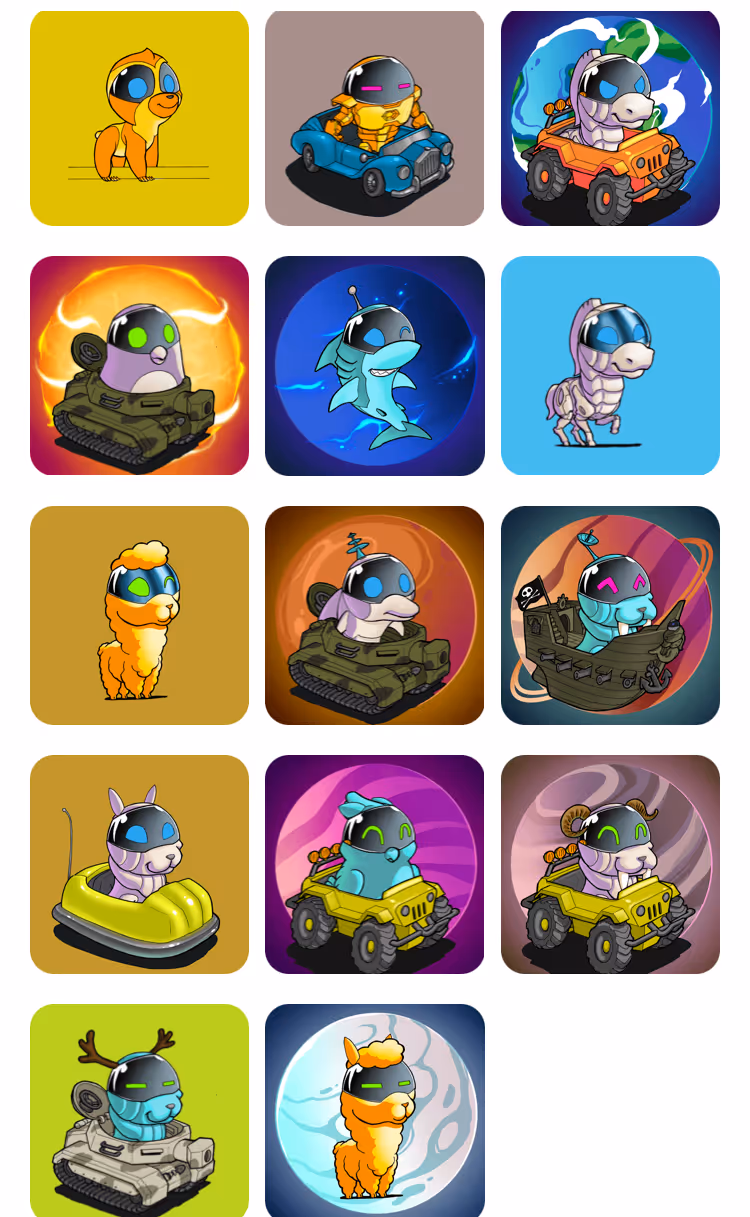Choose the blue shark avatar
This screenshot has width=750, height=1217.
click(x=374, y=365)
